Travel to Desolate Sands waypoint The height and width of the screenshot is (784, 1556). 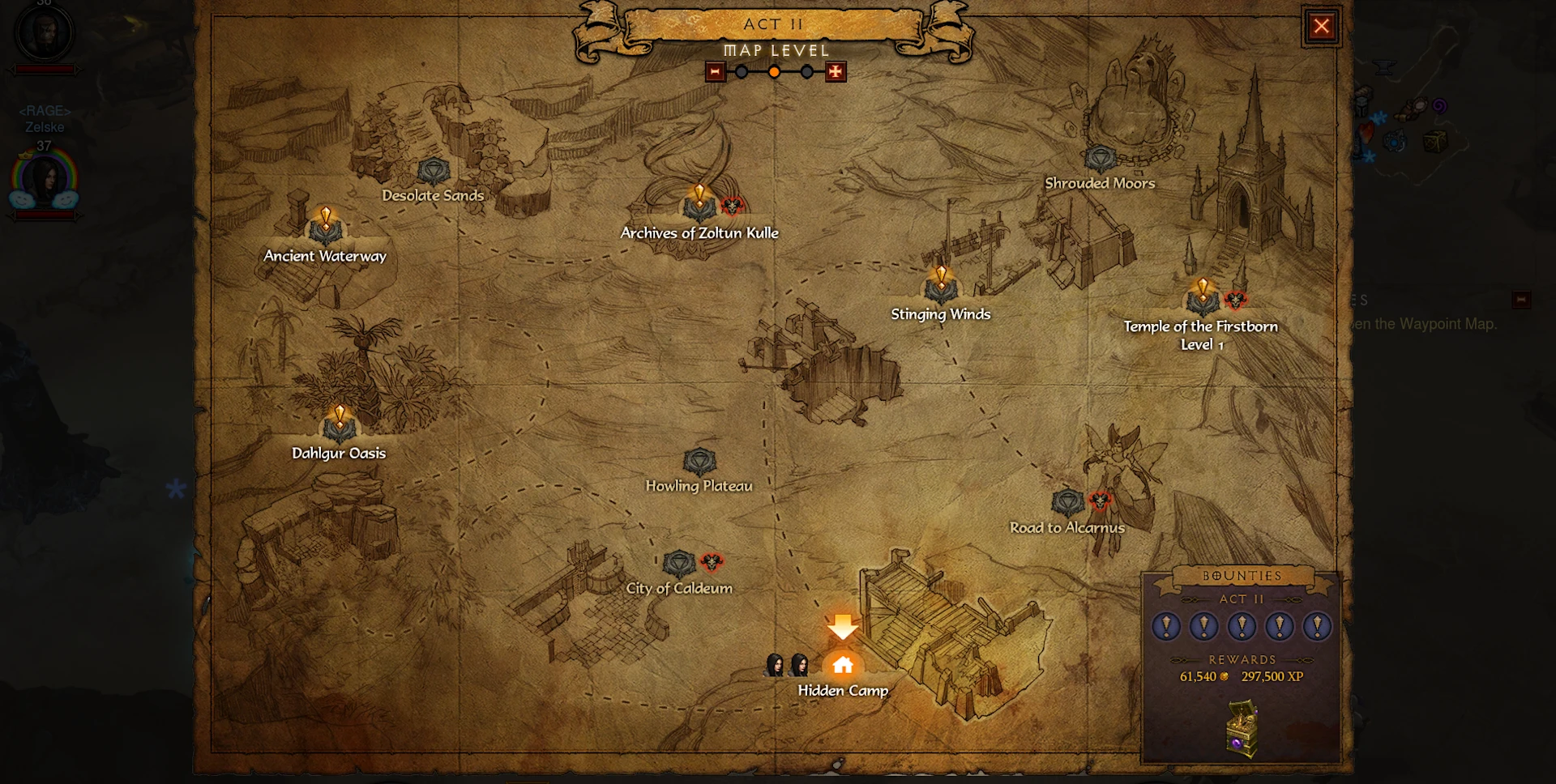(x=434, y=173)
